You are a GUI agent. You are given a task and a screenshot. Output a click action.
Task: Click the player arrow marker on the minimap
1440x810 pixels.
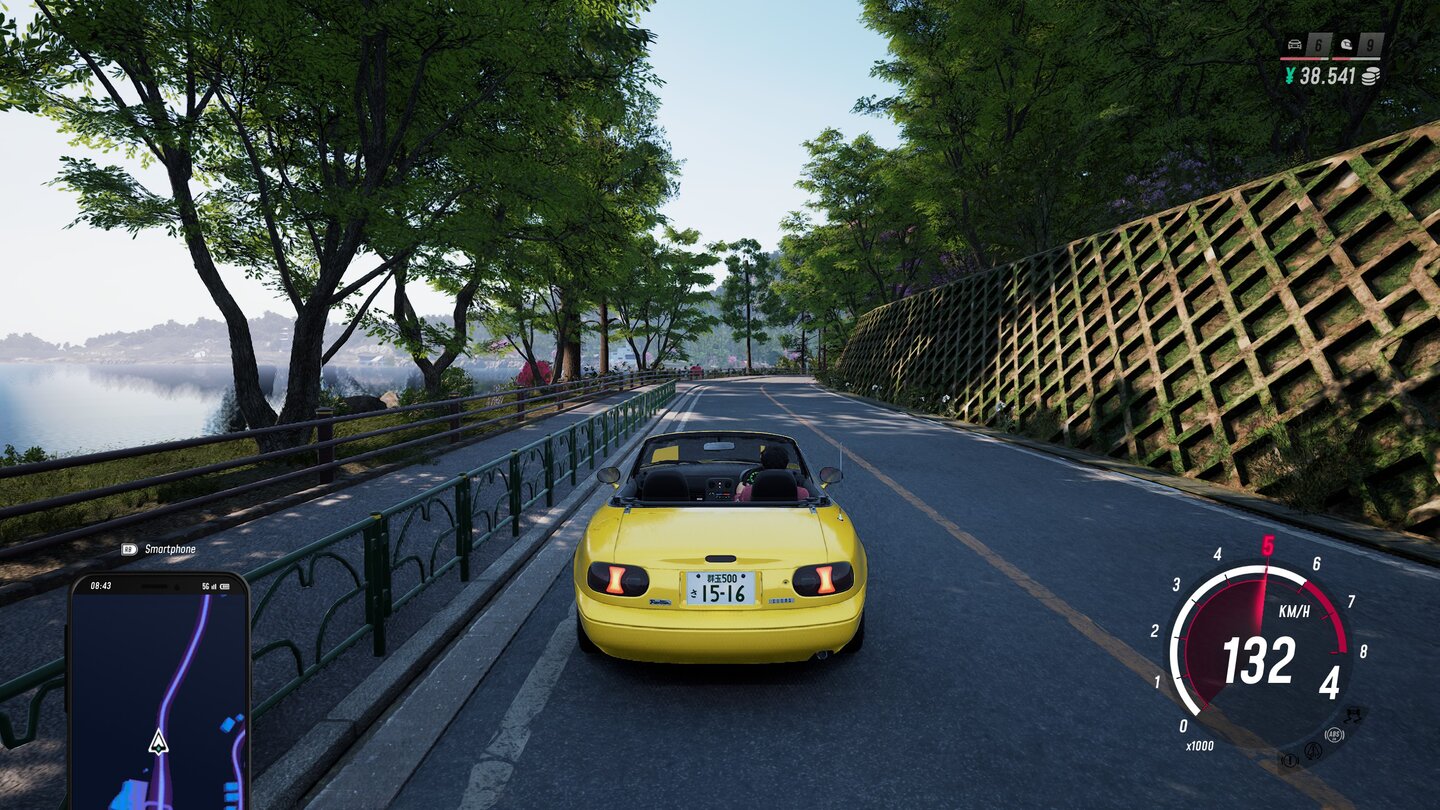coord(158,742)
